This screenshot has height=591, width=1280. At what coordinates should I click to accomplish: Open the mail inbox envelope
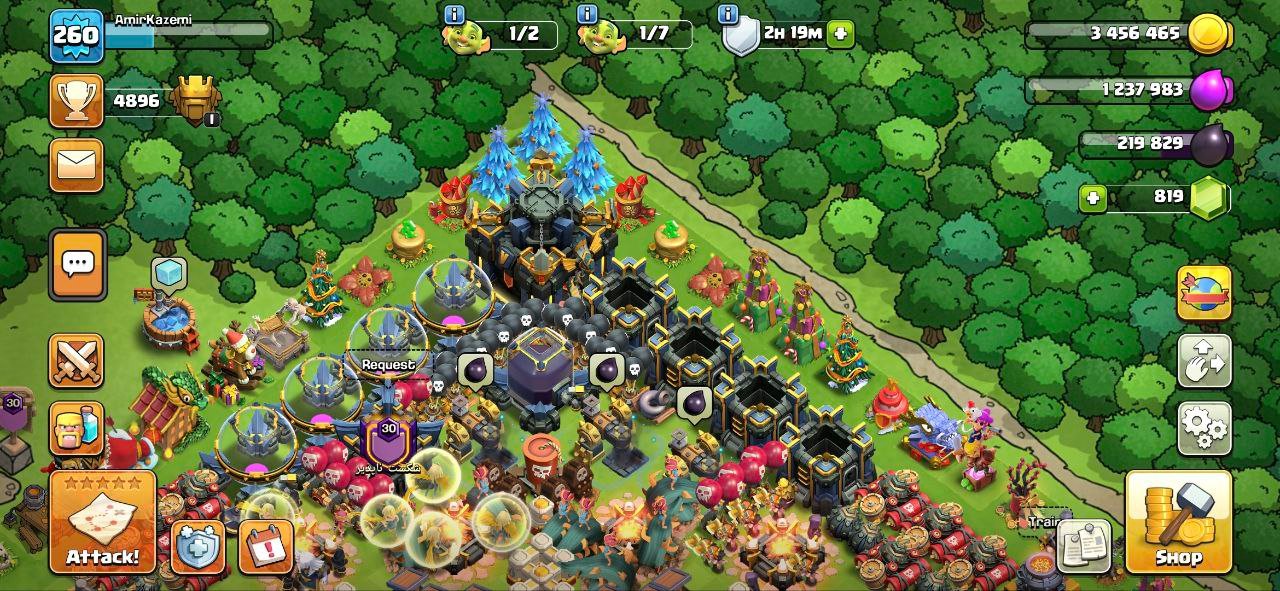[77, 164]
